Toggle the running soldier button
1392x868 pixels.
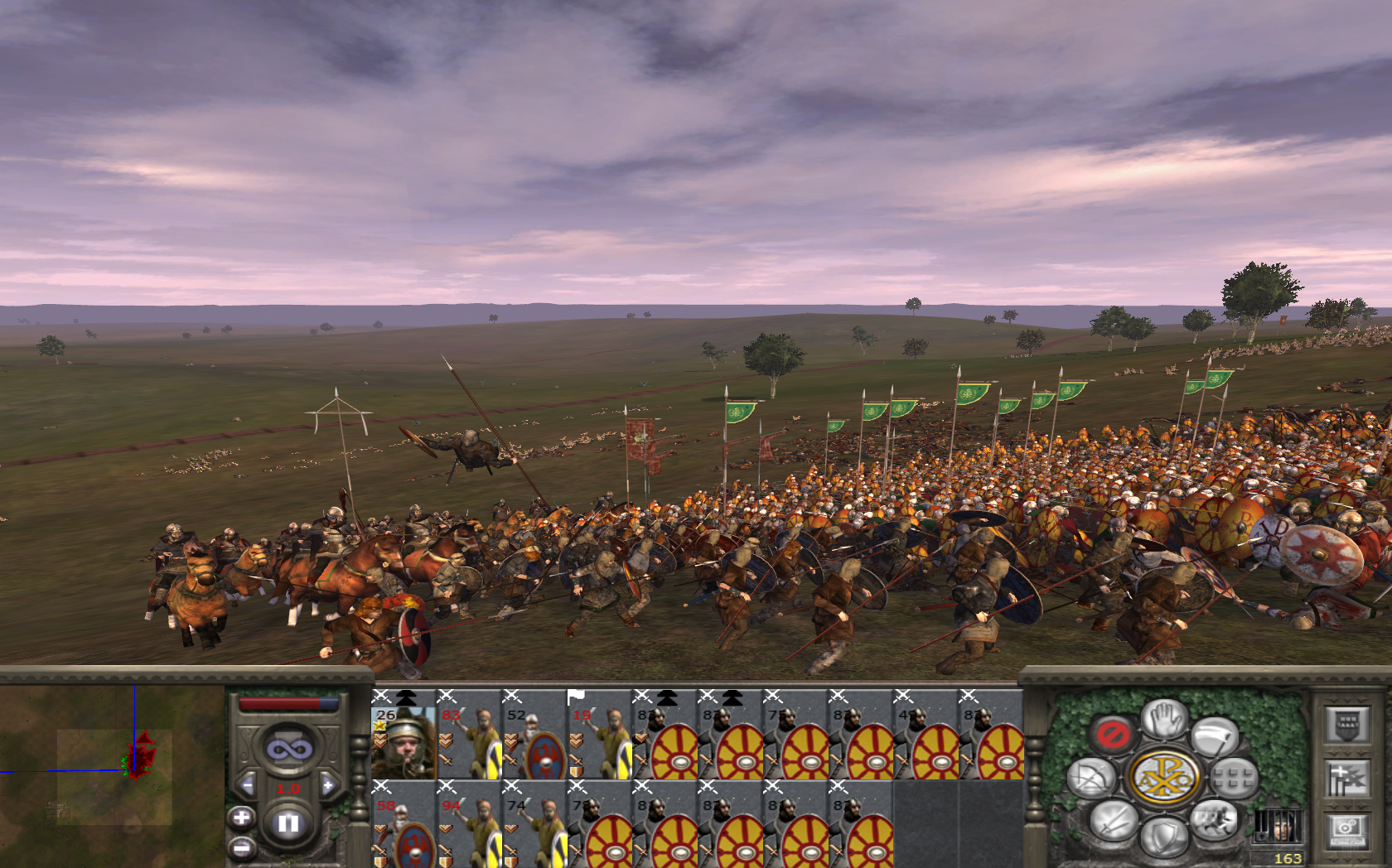1212,819
